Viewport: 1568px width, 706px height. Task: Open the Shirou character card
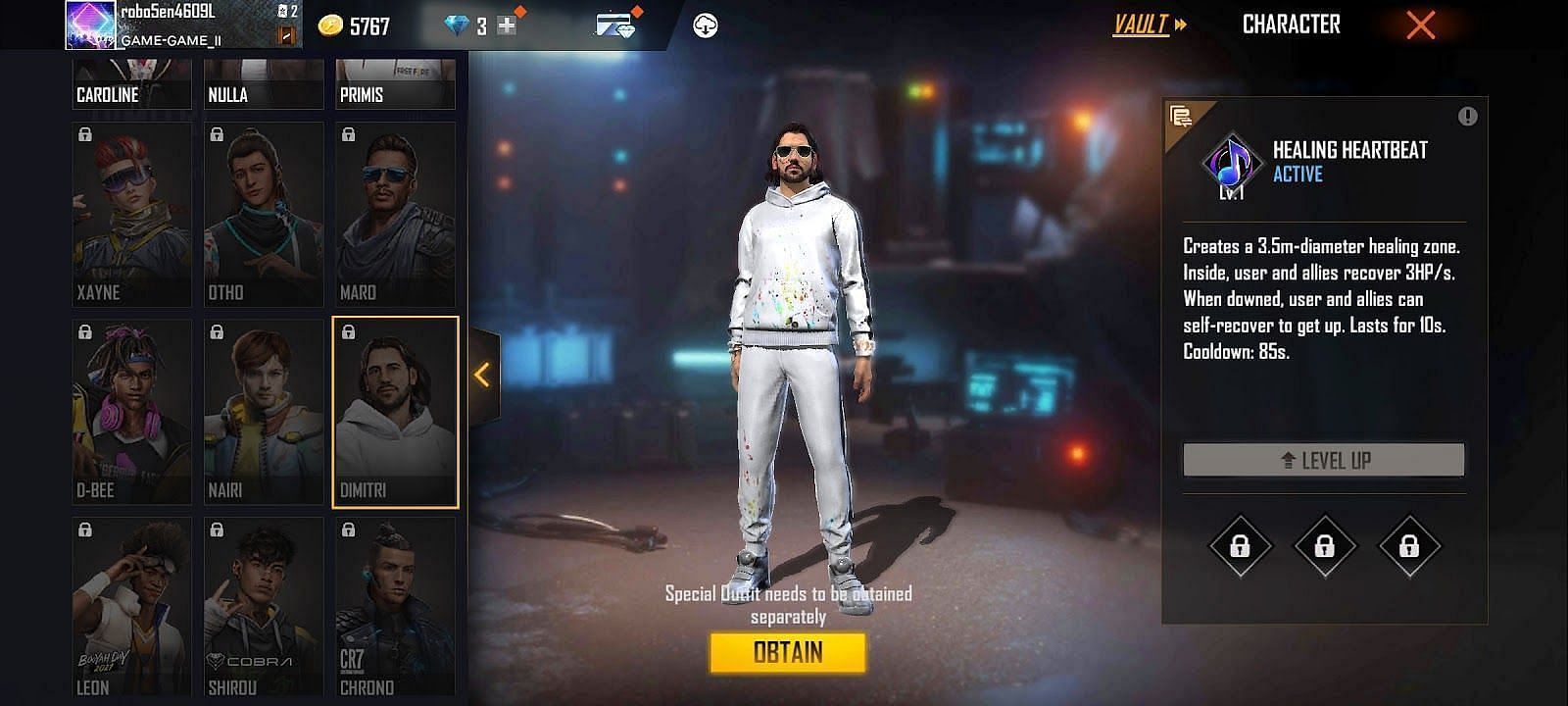pyautogui.click(x=263, y=608)
